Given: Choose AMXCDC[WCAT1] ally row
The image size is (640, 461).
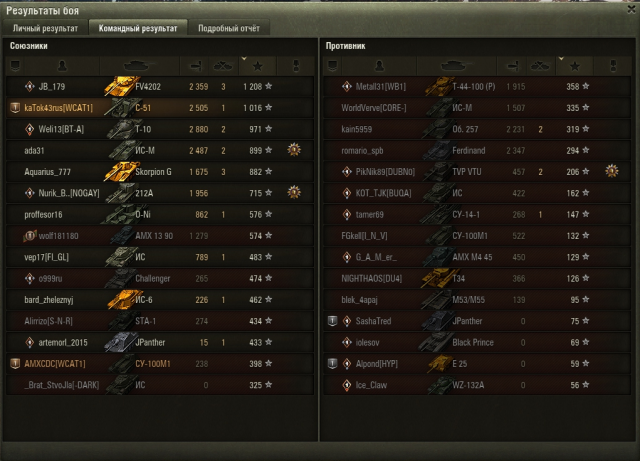Looking at the screenshot, I should point(160,363).
